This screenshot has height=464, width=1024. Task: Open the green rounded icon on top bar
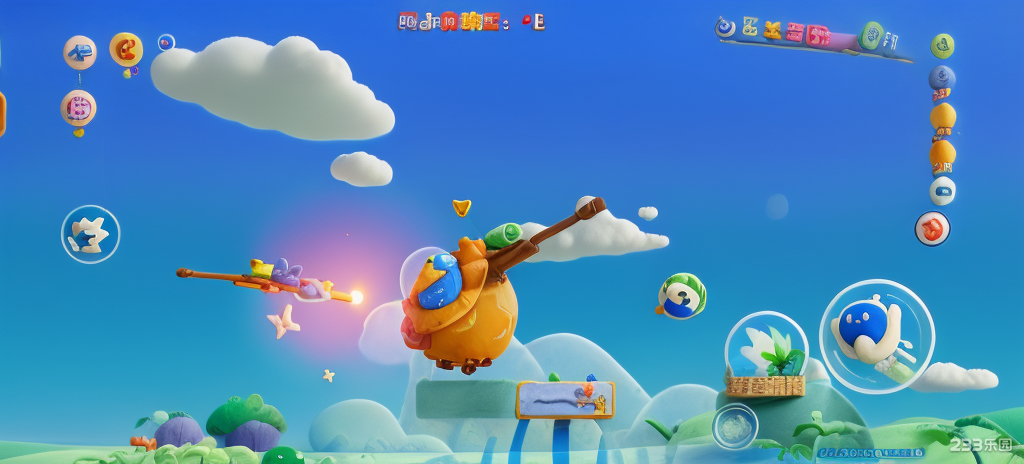point(871,36)
